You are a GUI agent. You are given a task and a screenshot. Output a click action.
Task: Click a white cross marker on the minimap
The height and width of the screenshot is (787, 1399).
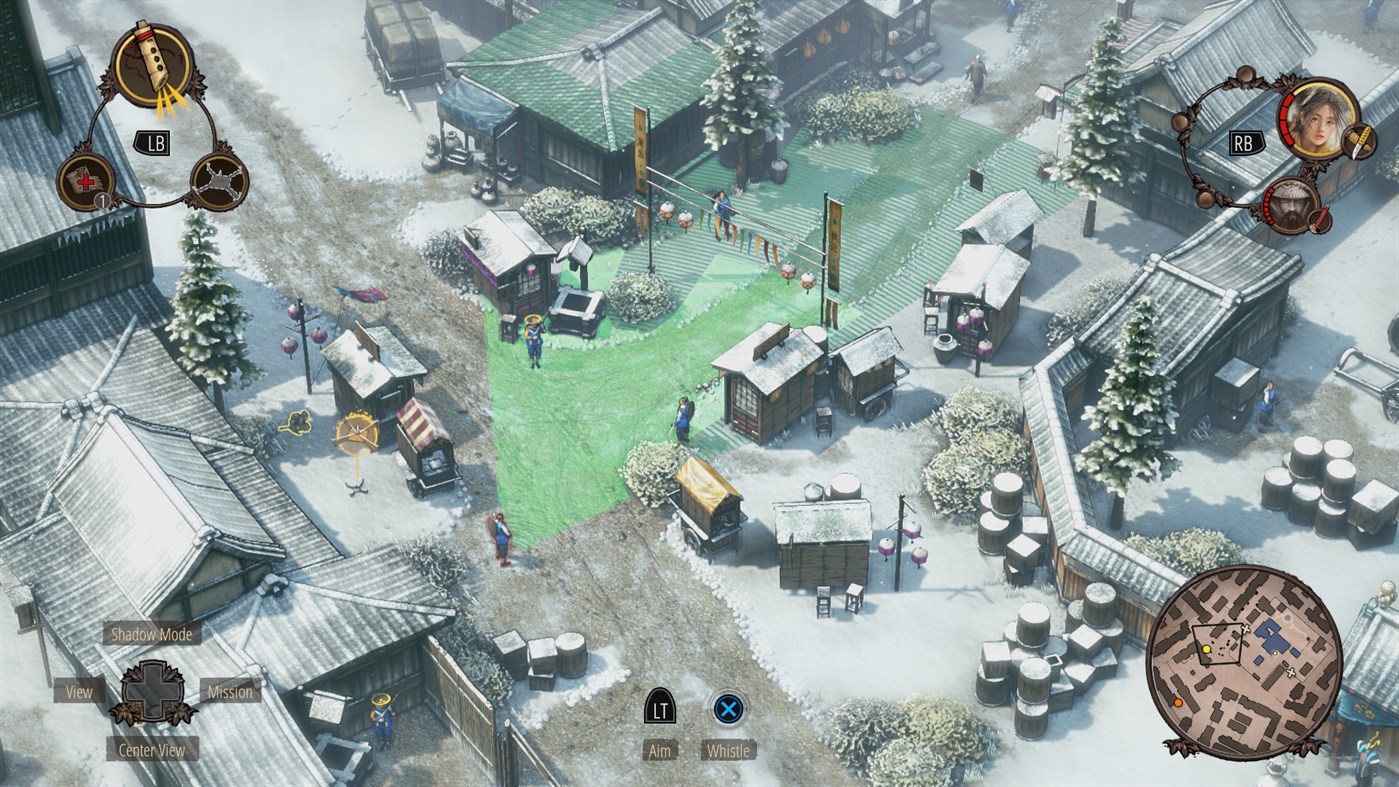1246,629
